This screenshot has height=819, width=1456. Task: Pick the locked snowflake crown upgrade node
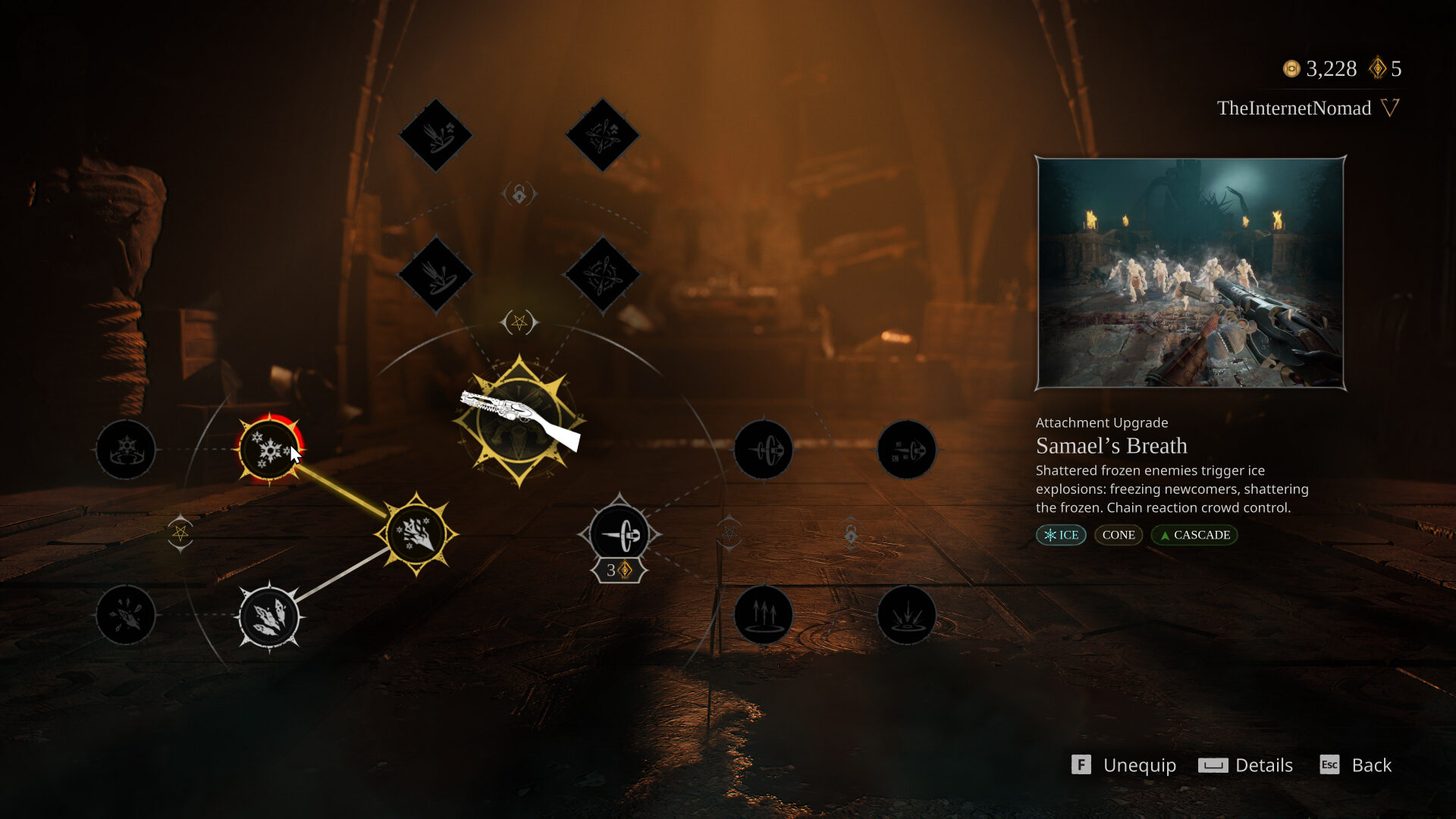pyautogui.click(x=126, y=450)
